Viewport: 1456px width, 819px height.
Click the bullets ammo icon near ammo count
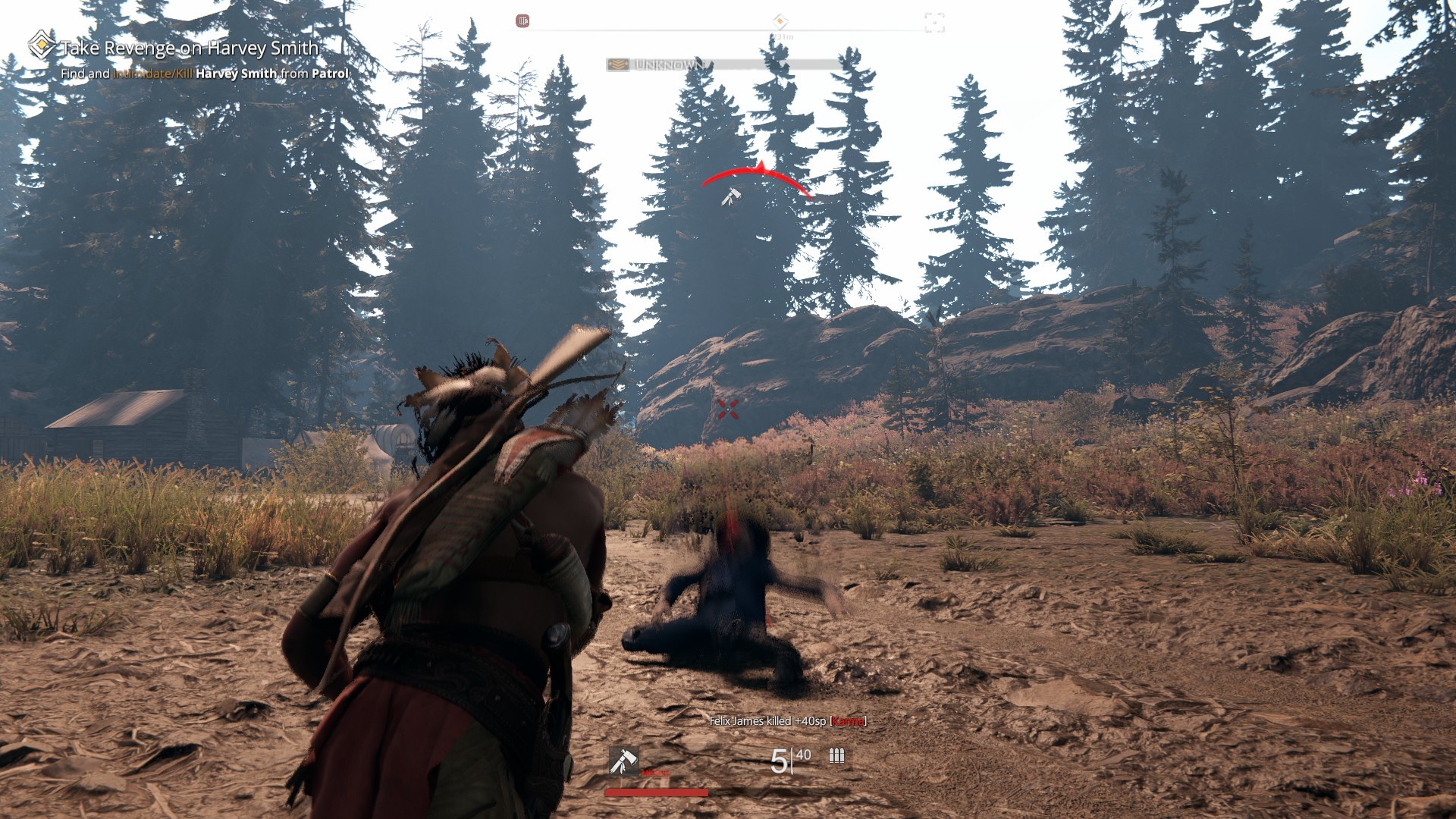[836, 757]
